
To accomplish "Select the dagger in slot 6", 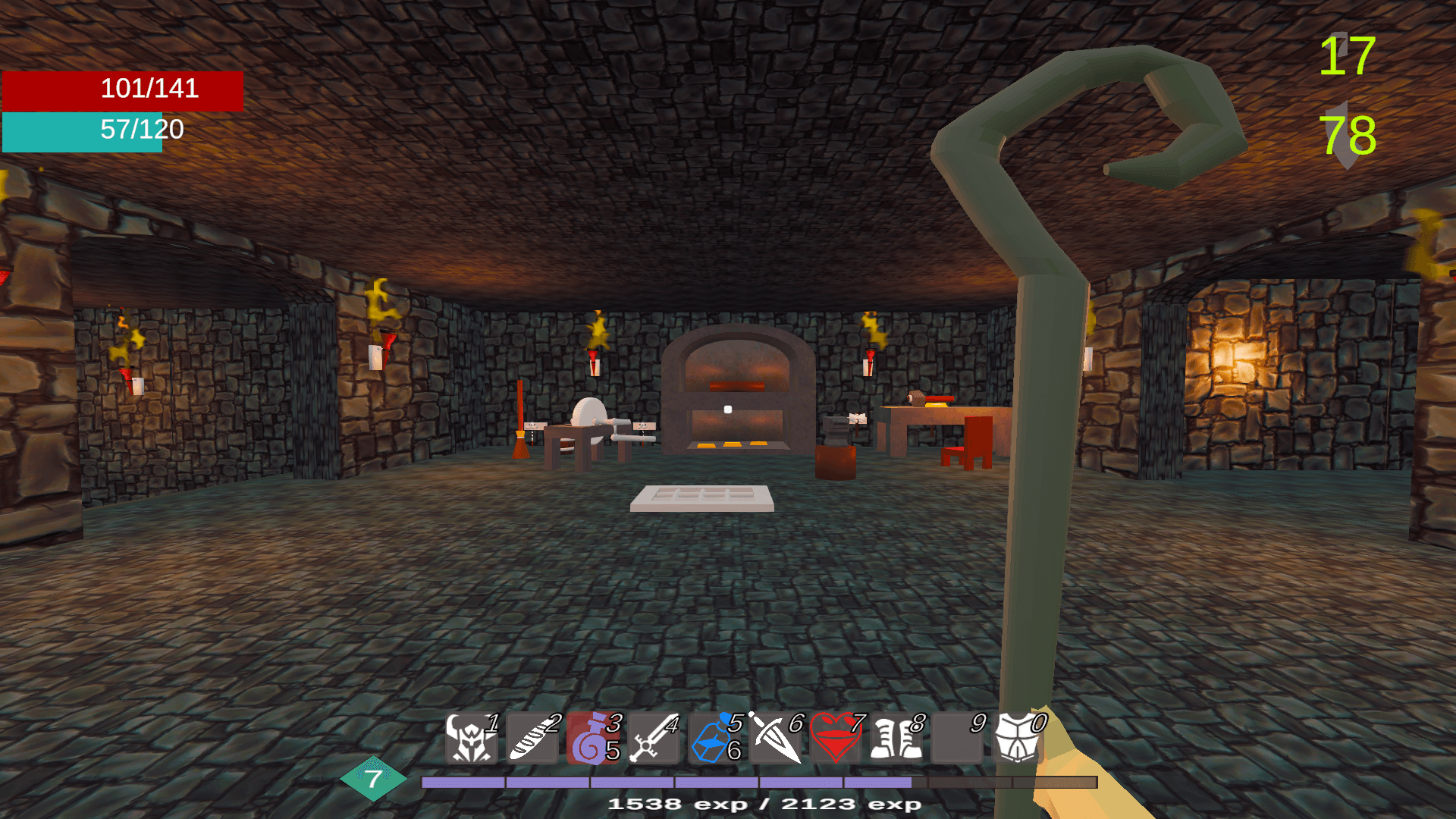I will point(774,738).
